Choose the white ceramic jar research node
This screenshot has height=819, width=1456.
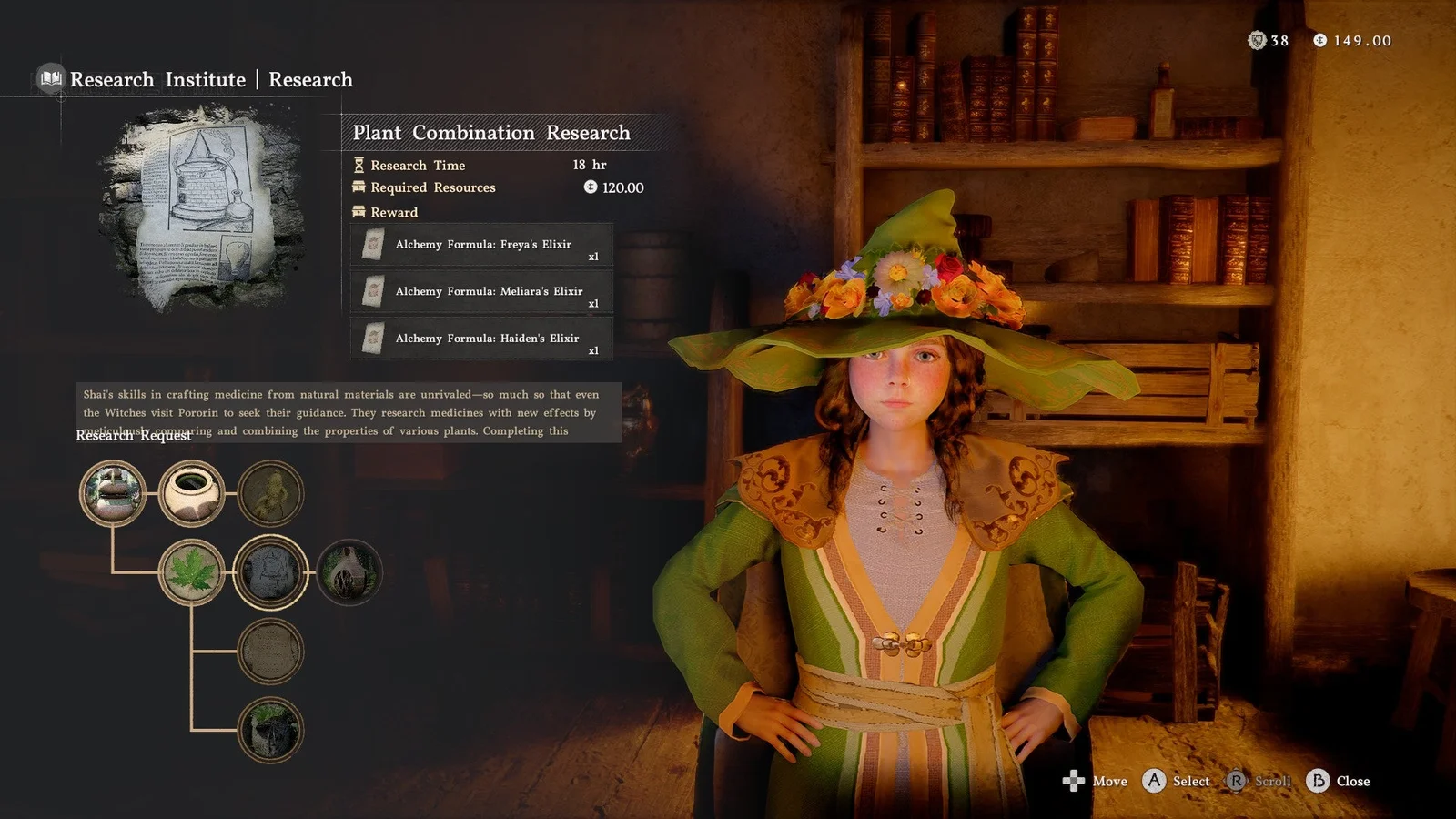(191, 493)
